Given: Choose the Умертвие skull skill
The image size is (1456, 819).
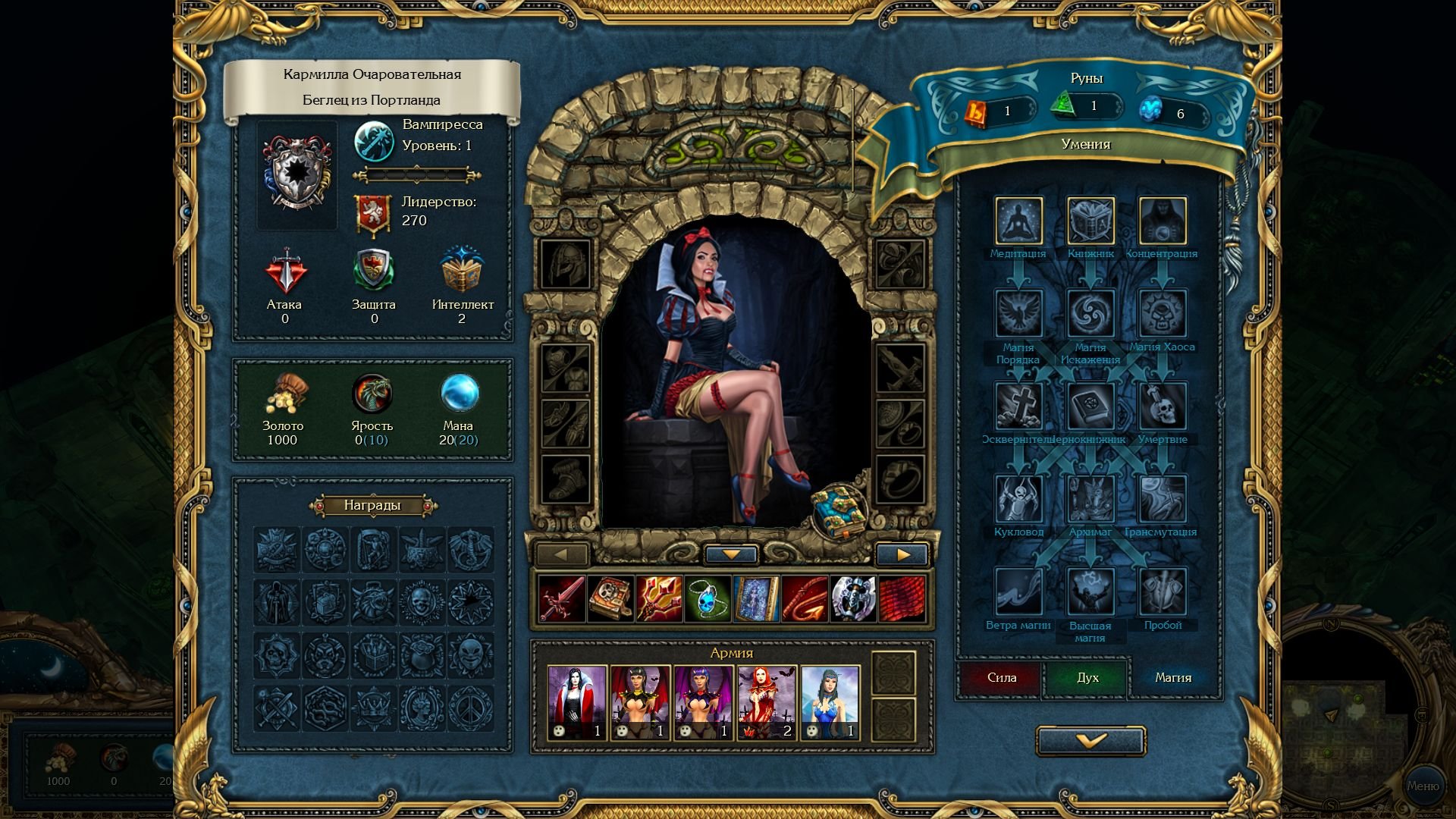Looking at the screenshot, I should 1163,406.
